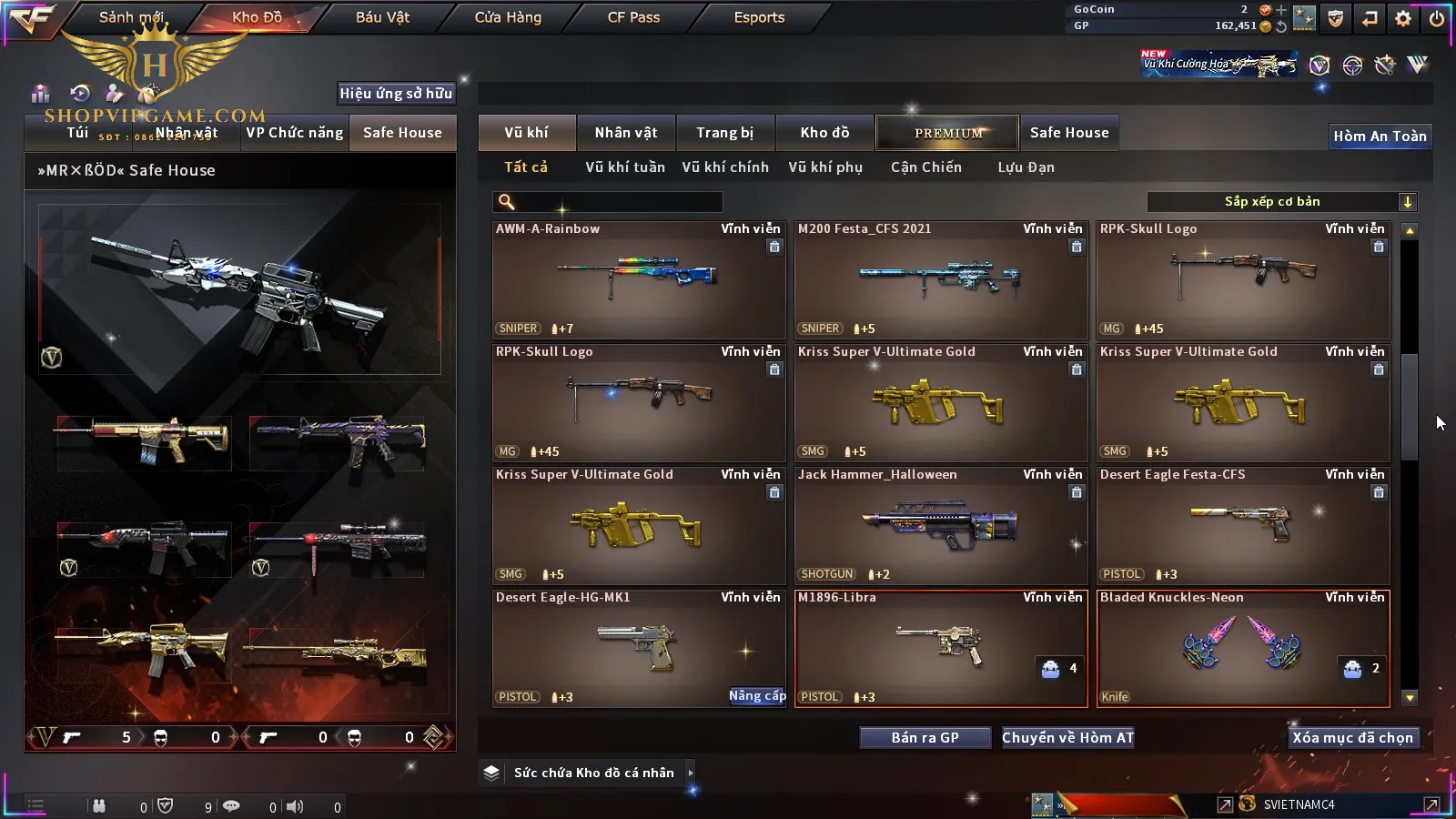Select the M1896-Libra pistol slot
1456x819 pixels.
(940, 649)
